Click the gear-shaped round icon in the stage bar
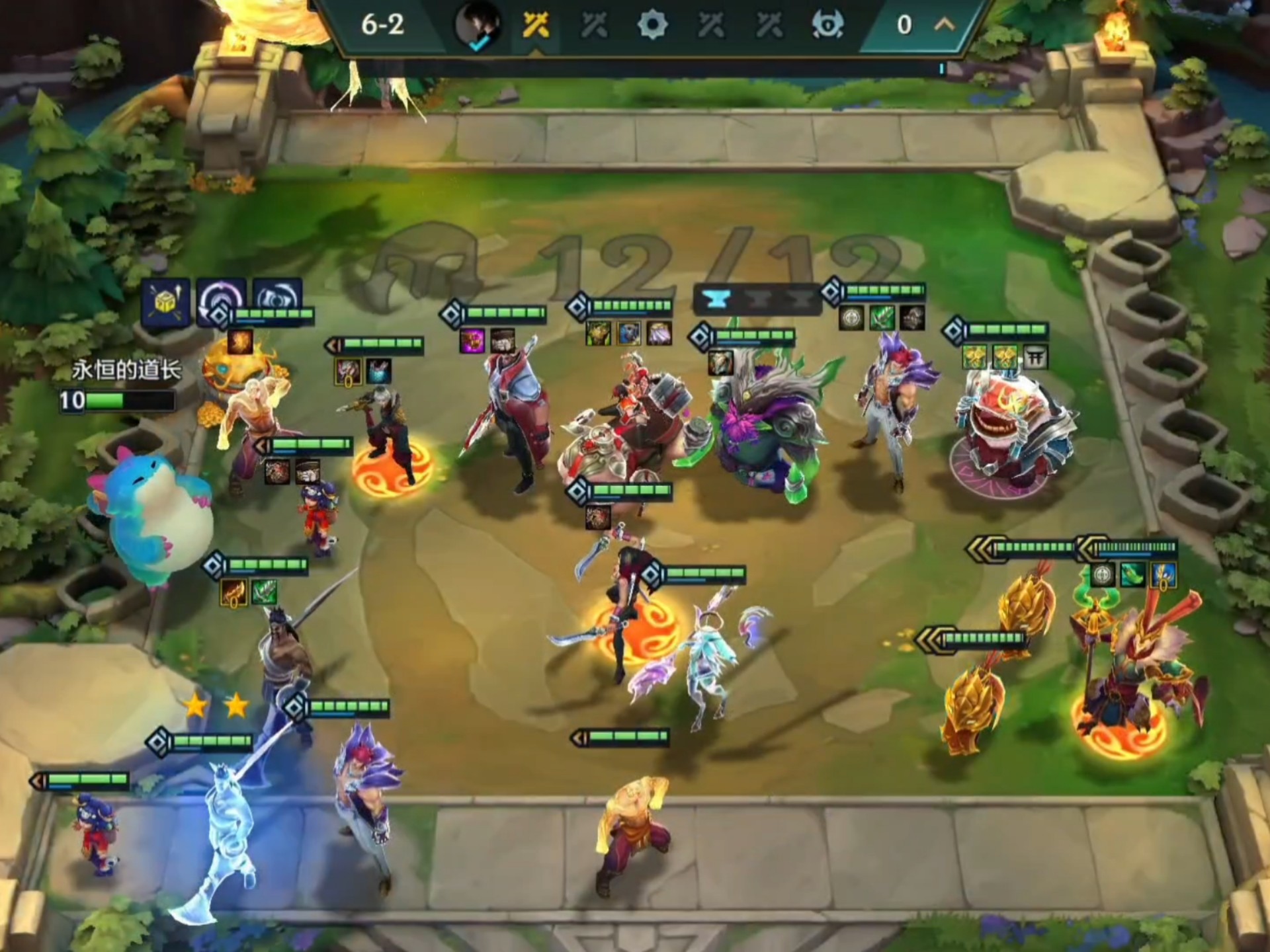 pos(652,26)
